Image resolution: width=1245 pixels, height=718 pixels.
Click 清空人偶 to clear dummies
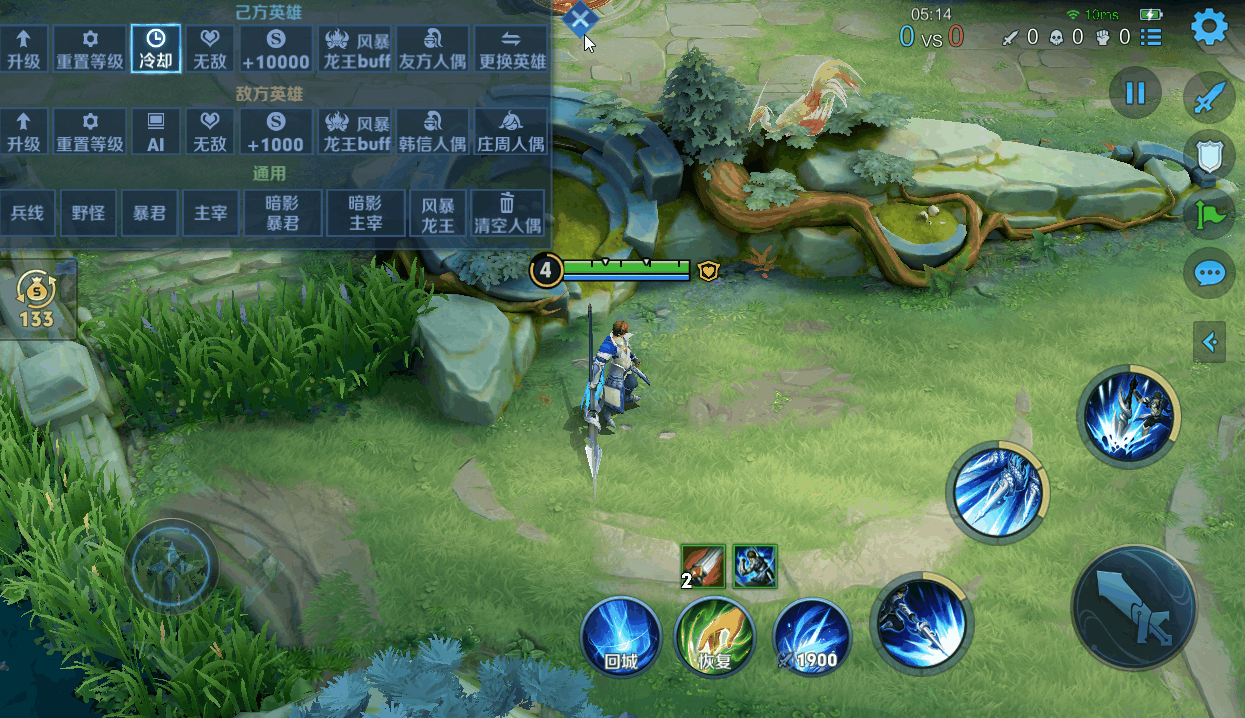click(x=507, y=213)
